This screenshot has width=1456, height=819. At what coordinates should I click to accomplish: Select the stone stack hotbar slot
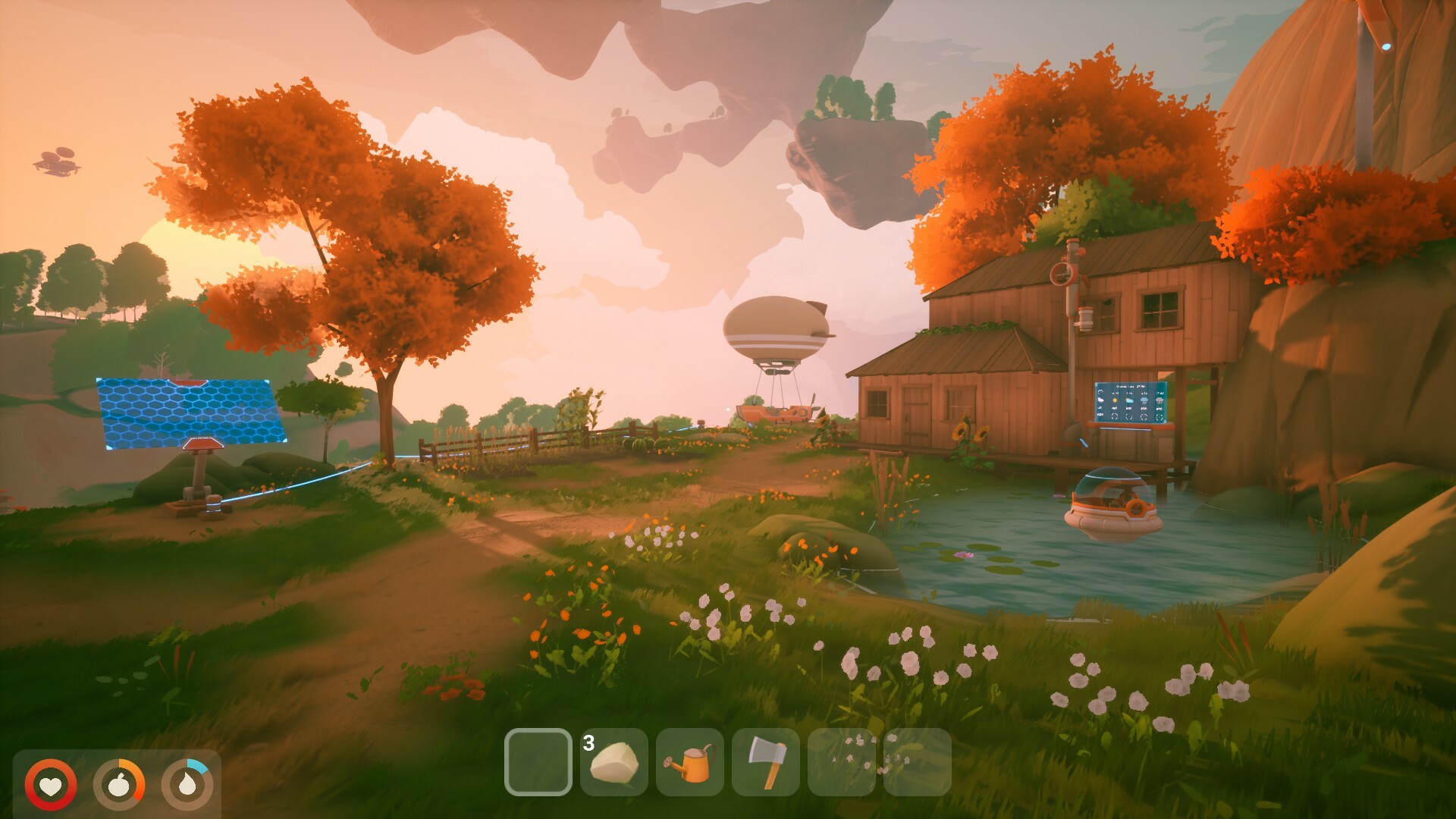(x=613, y=762)
